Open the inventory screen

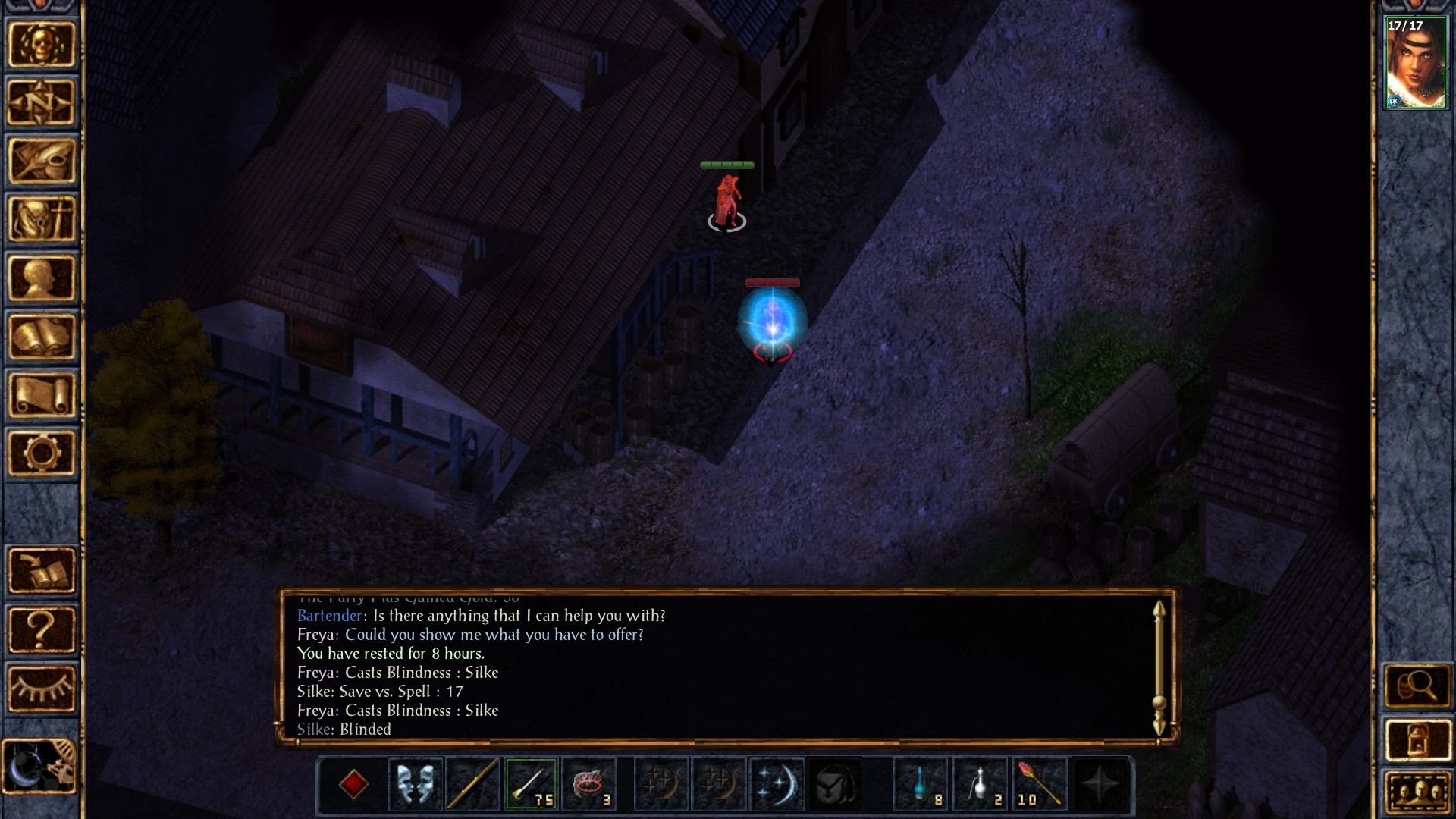coord(42,219)
